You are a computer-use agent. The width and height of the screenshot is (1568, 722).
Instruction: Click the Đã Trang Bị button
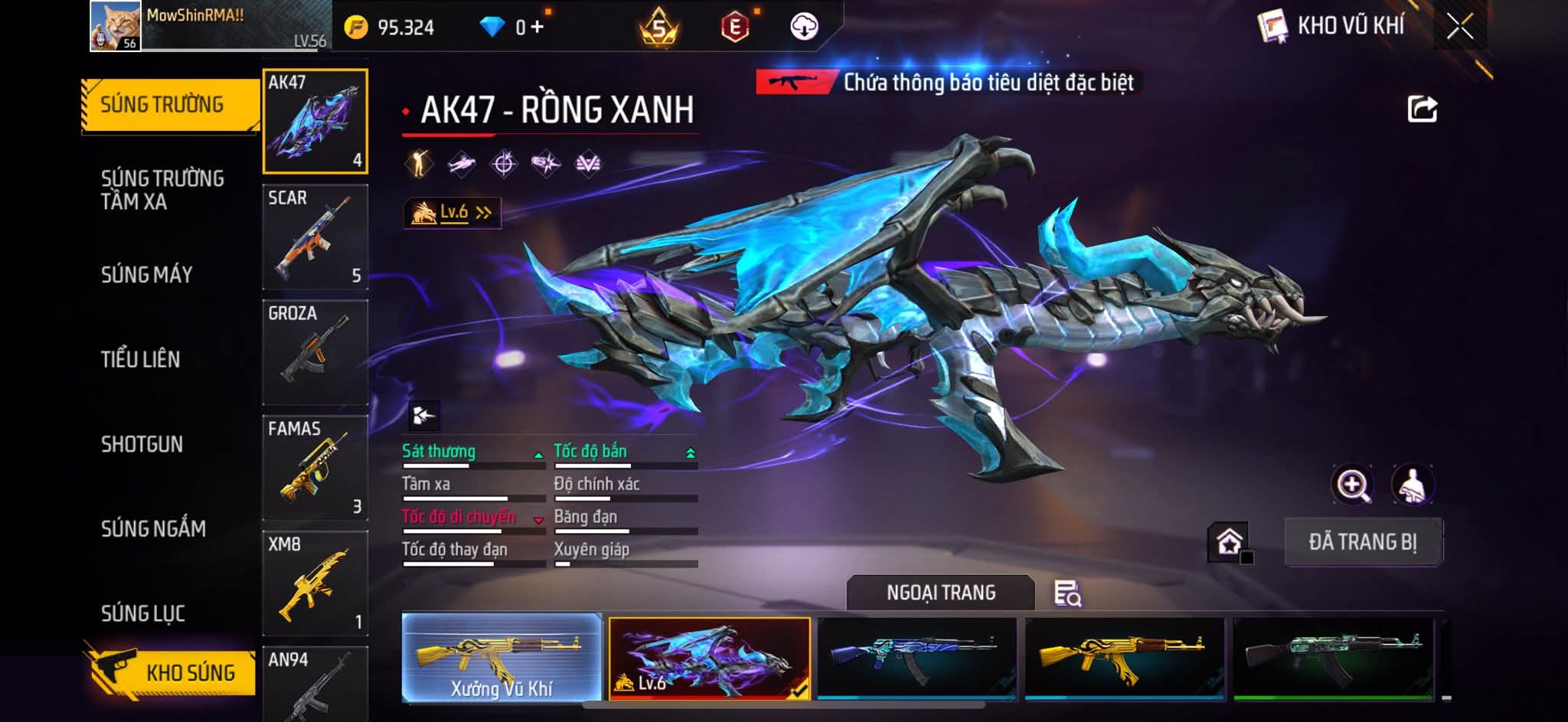[x=1362, y=542]
